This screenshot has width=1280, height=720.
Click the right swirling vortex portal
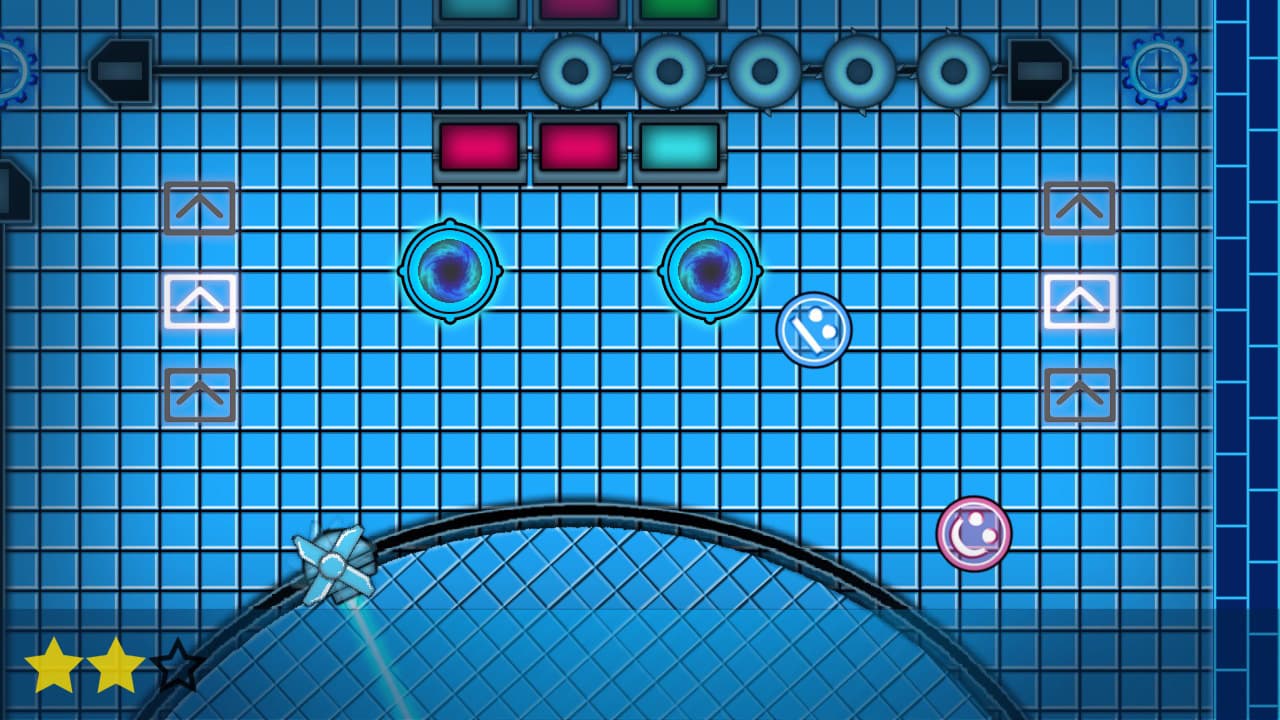click(708, 270)
